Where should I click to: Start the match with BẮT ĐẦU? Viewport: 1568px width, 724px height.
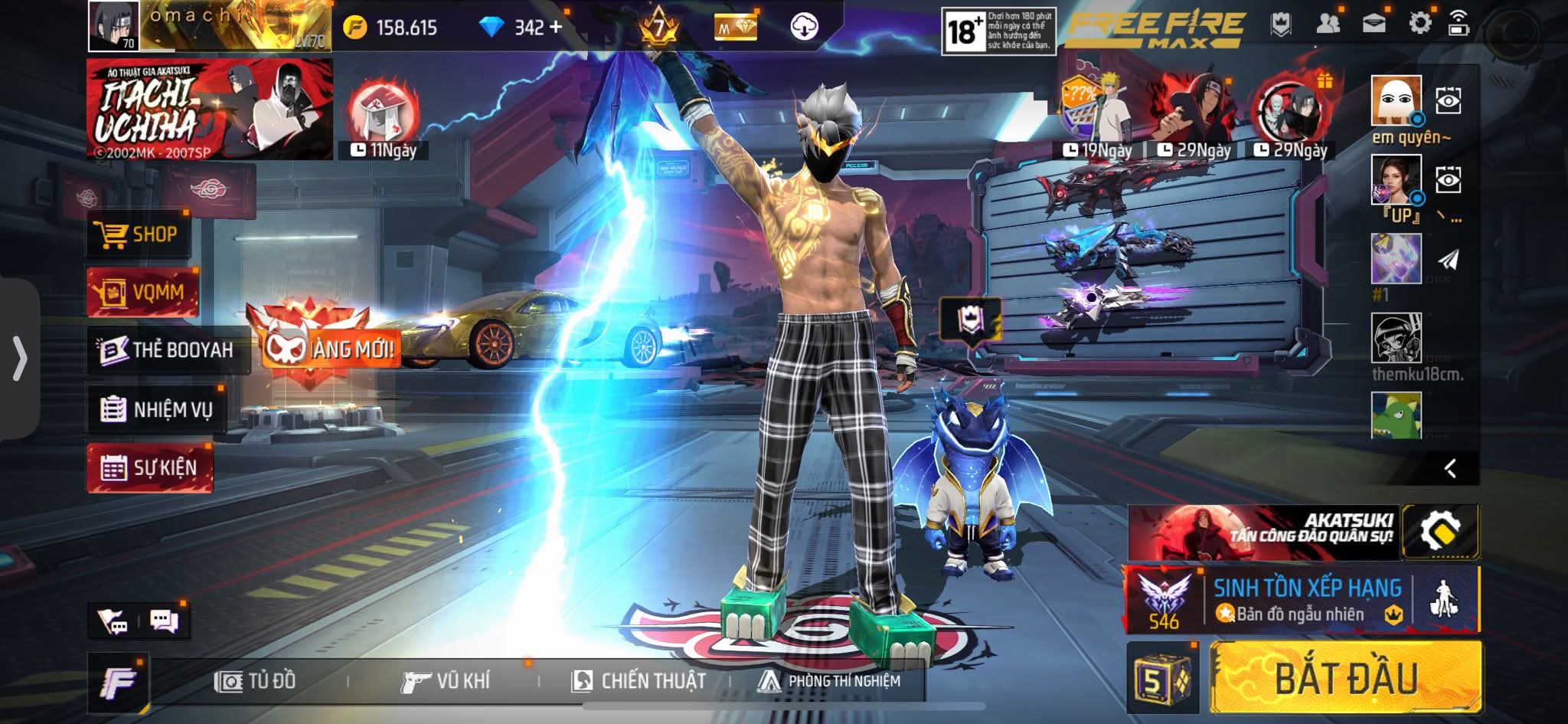[1345, 679]
